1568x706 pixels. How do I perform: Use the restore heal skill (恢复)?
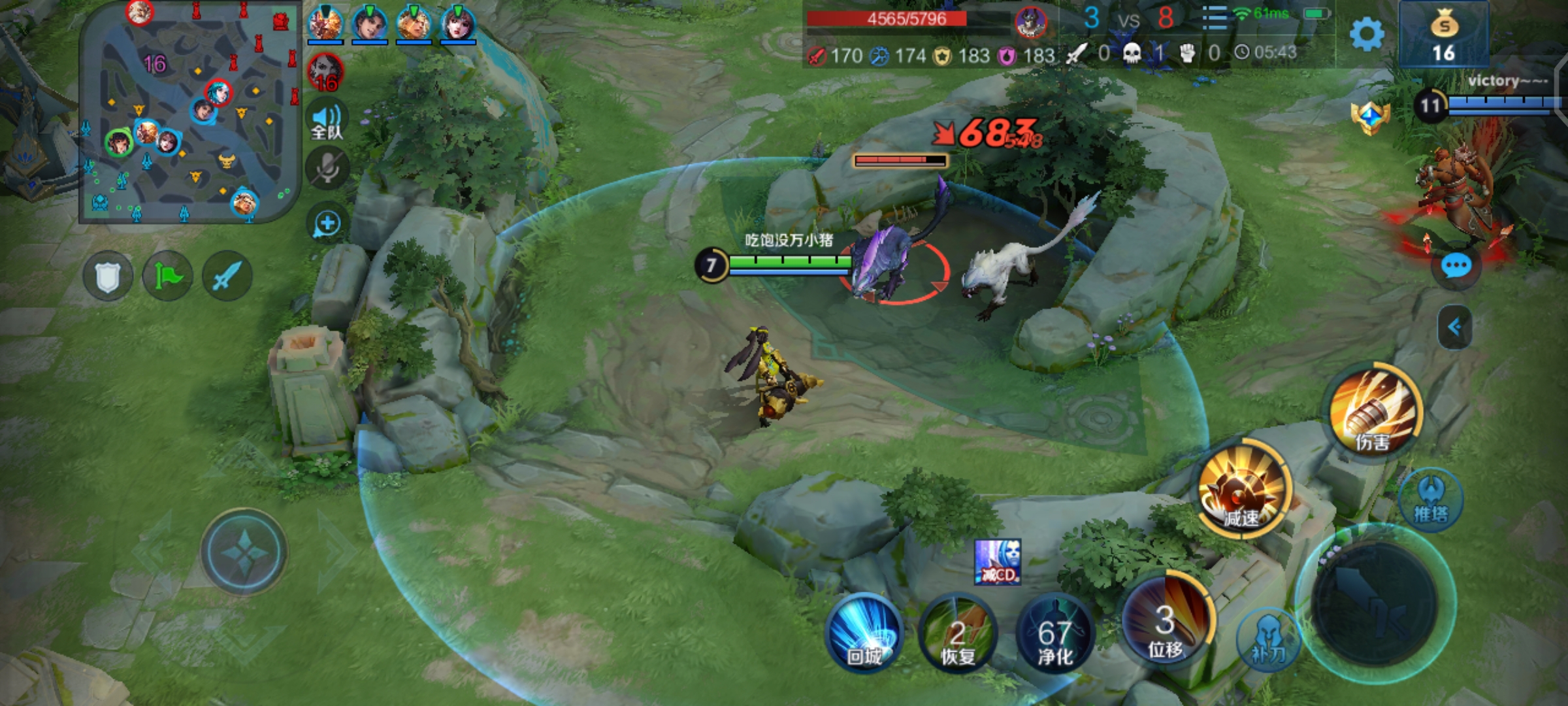coord(958,635)
